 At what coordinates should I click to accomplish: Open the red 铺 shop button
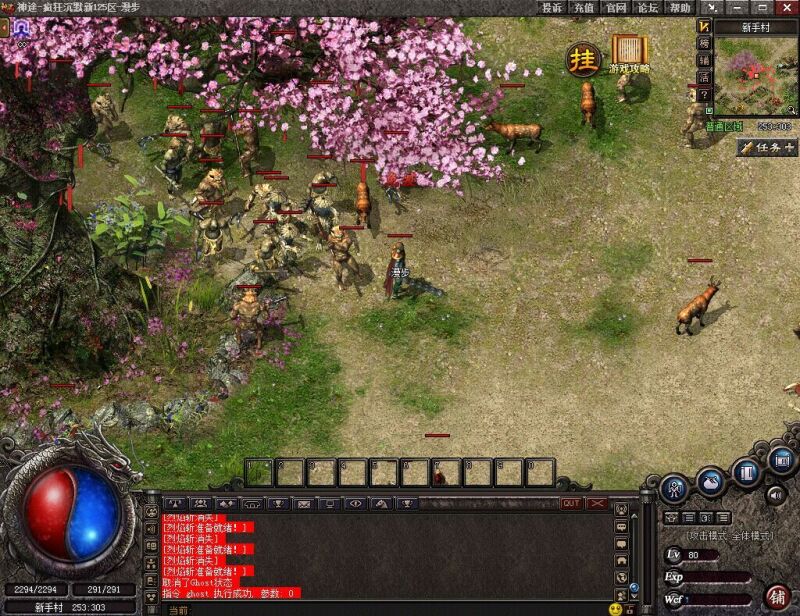point(777,596)
